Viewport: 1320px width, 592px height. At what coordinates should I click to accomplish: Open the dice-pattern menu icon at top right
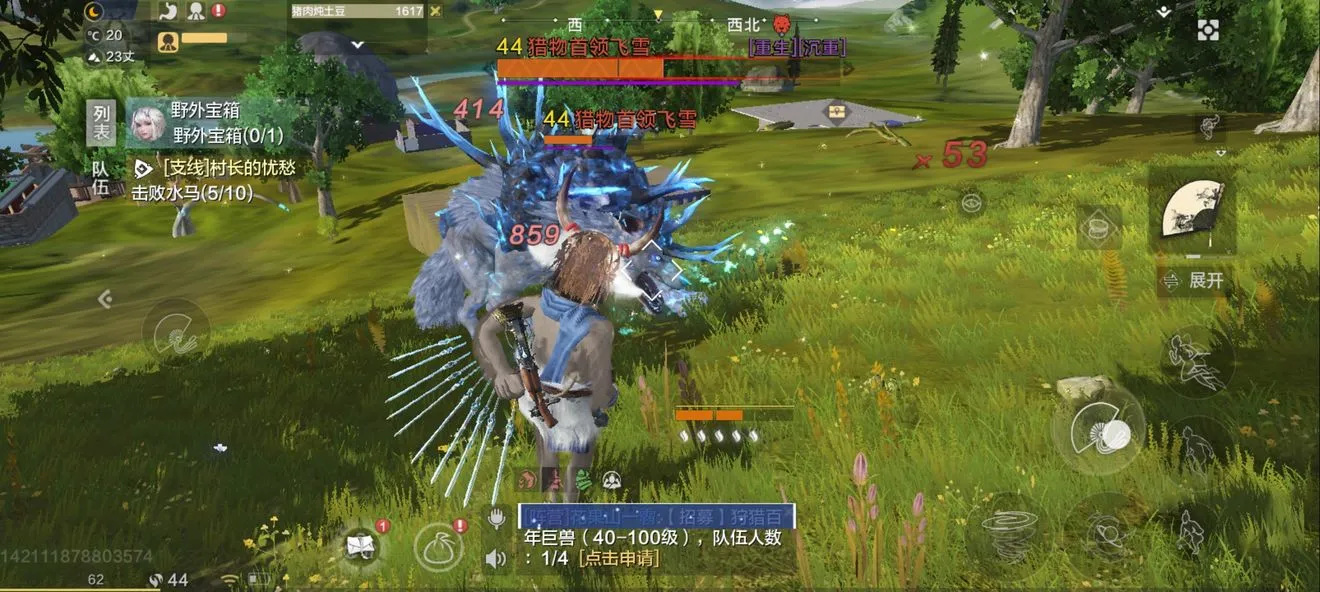[x=1208, y=30]
